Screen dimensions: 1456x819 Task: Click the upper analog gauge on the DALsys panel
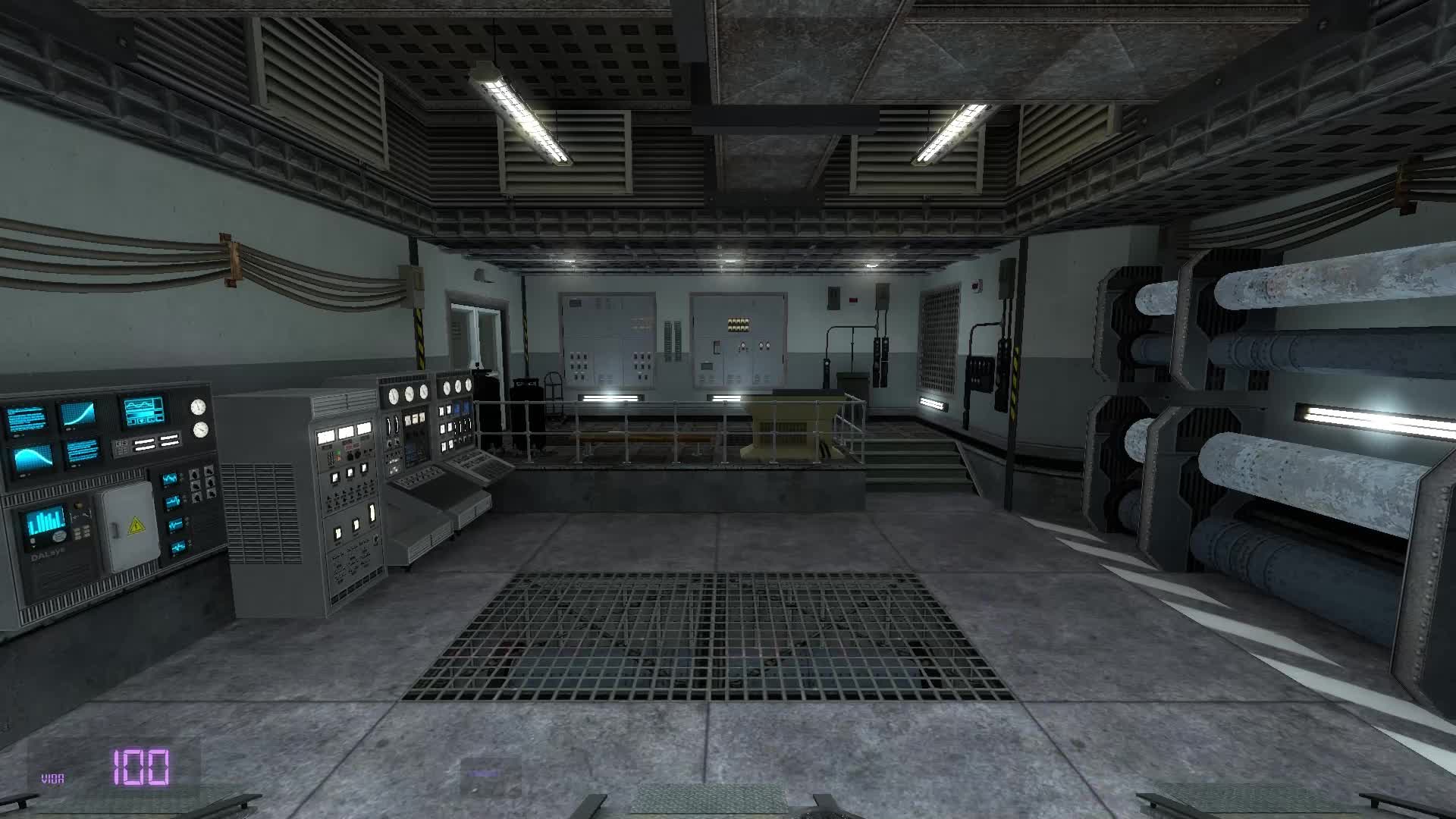pyautogui.click(x=198, y=407)
